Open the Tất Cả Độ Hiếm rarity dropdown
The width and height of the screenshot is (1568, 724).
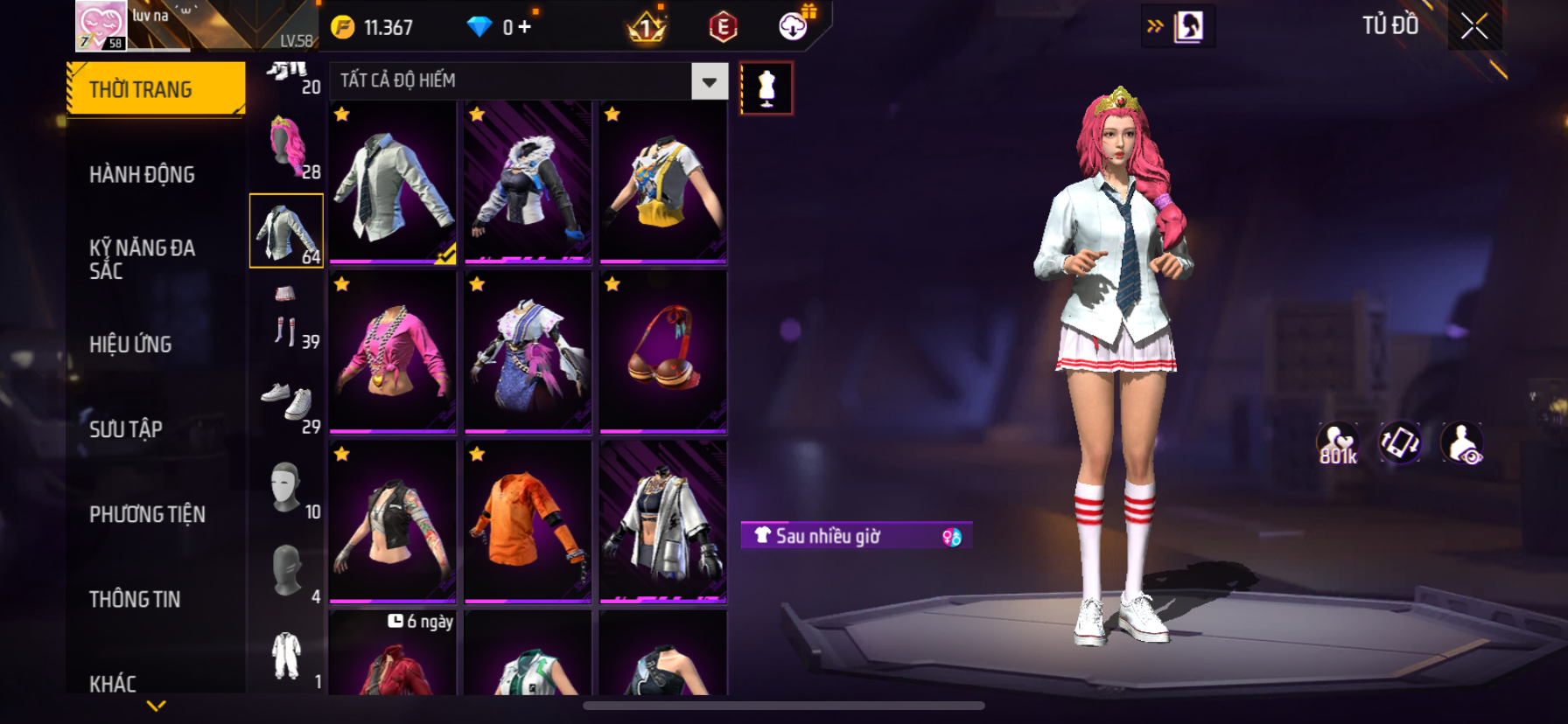pos(709,81)
